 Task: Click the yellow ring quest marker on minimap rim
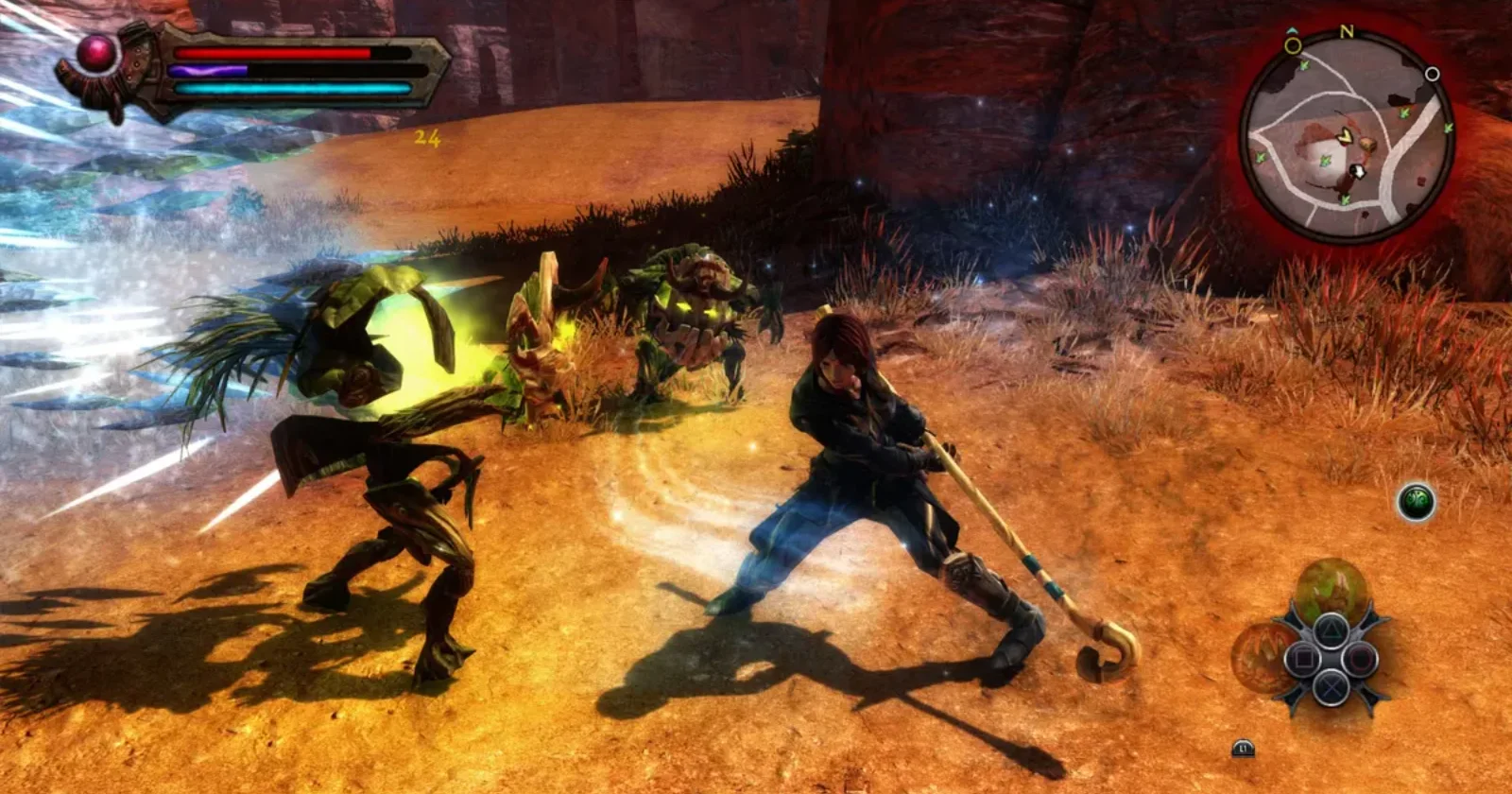pos(1293,45)
